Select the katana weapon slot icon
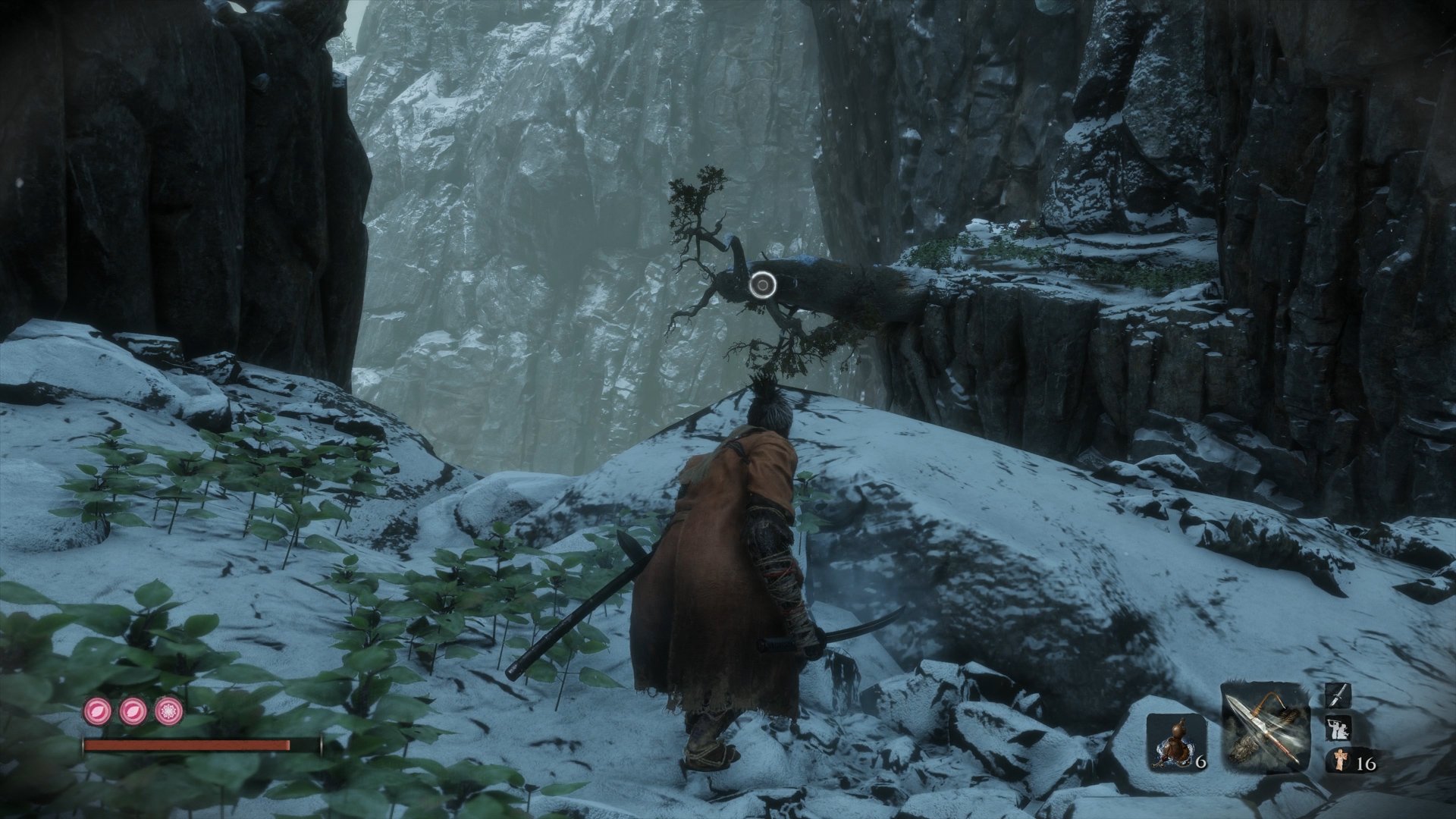This screenshot has height=819, width=1456. pyautogui.click(x=1338, y=695)
